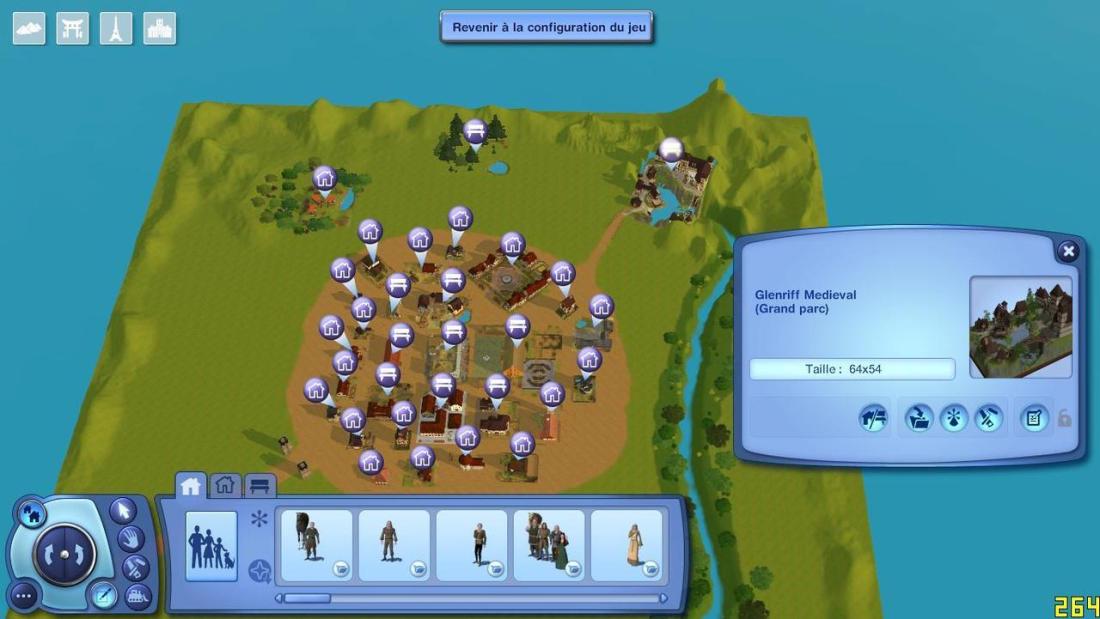1100x619 pixels.
Task: Choose the woman in pale dress thumbnail
Action: click(x=627, y=545)
